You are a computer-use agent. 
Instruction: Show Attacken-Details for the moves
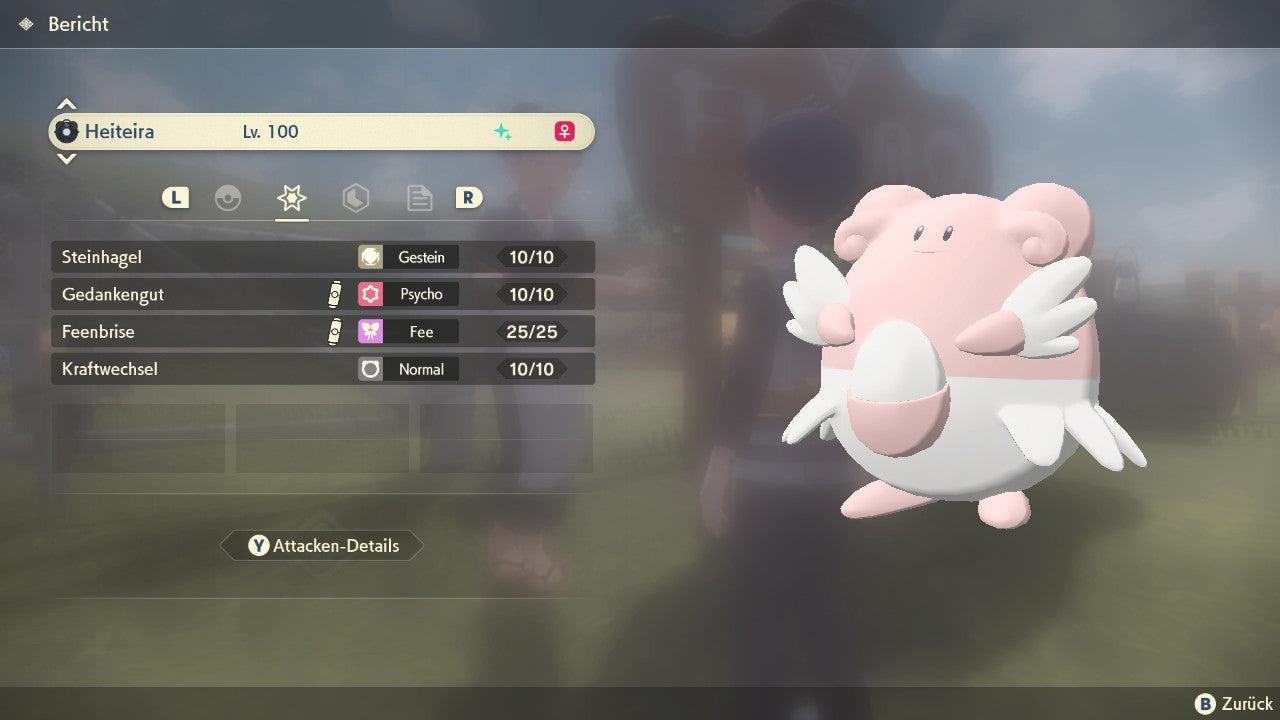(x=322, y=546)
